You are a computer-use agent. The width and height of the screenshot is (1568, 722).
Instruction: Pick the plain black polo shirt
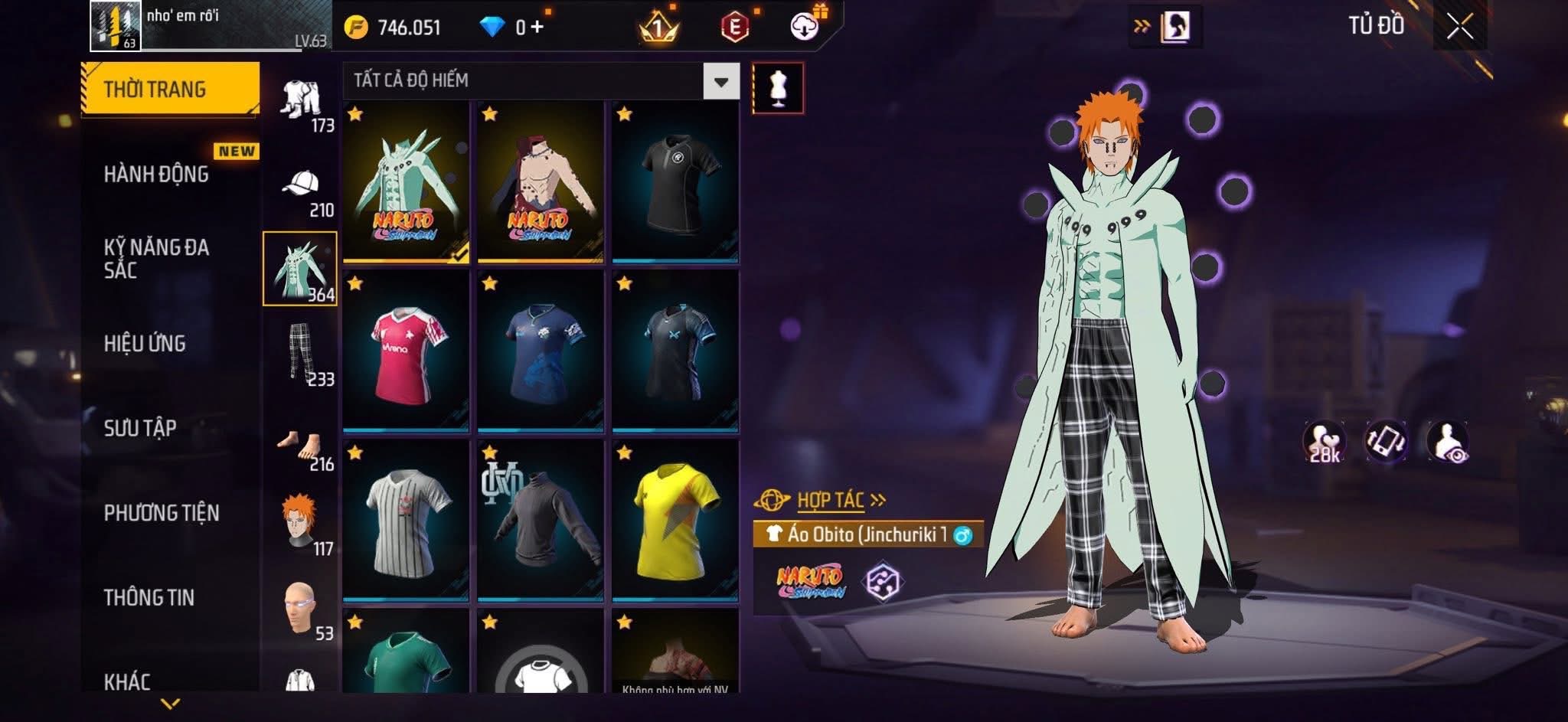(x=675, y=182)
